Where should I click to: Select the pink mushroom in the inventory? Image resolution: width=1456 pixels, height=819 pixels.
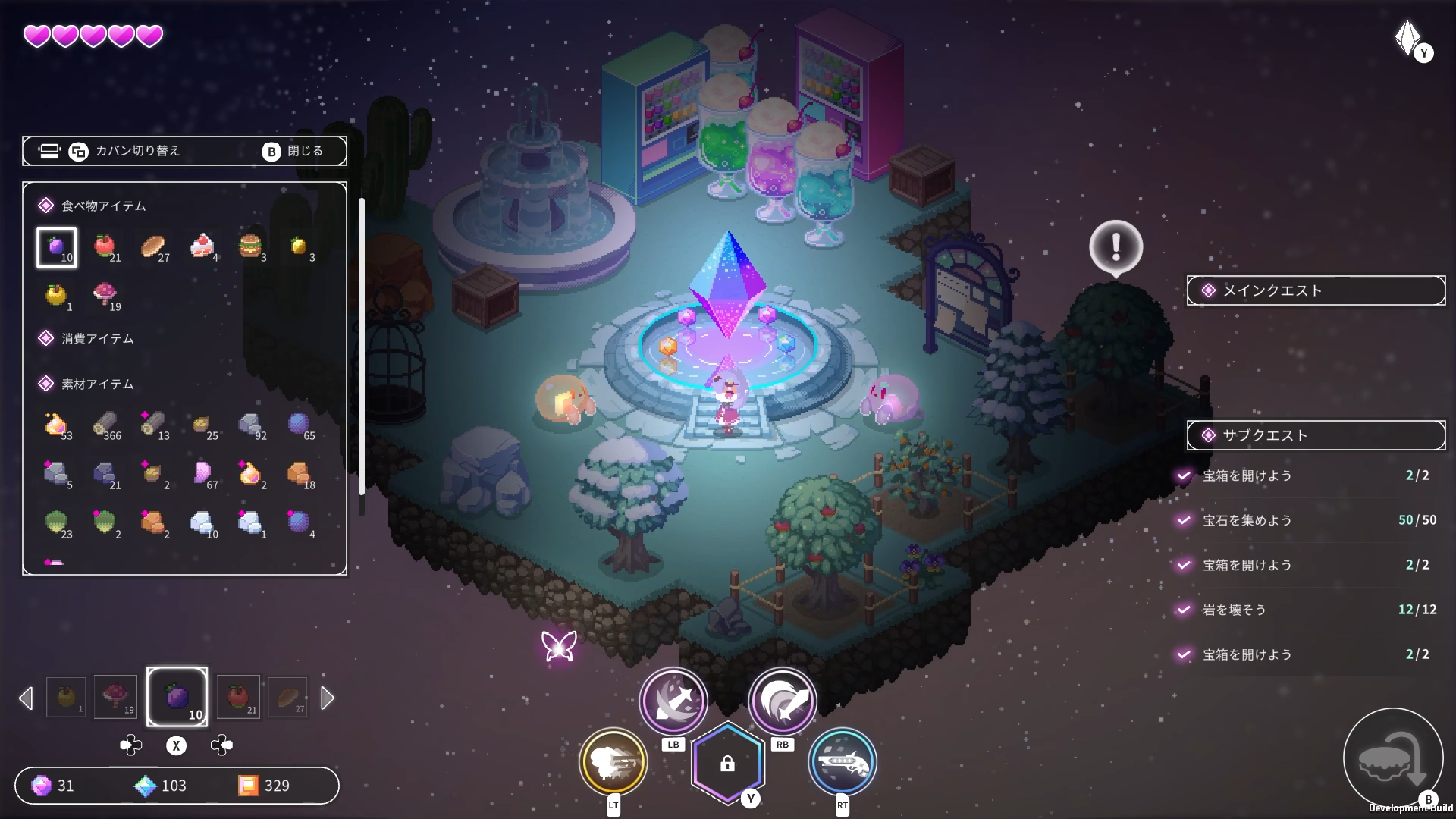pos(105,294)
